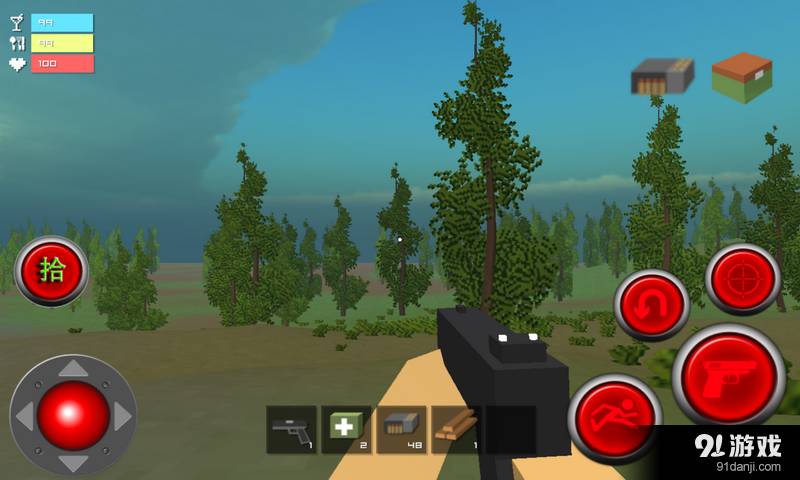The height and width of the screenshot is (480, 800).
Task: Tap the joystick's down arrow
Action: (x=73, y=462)
